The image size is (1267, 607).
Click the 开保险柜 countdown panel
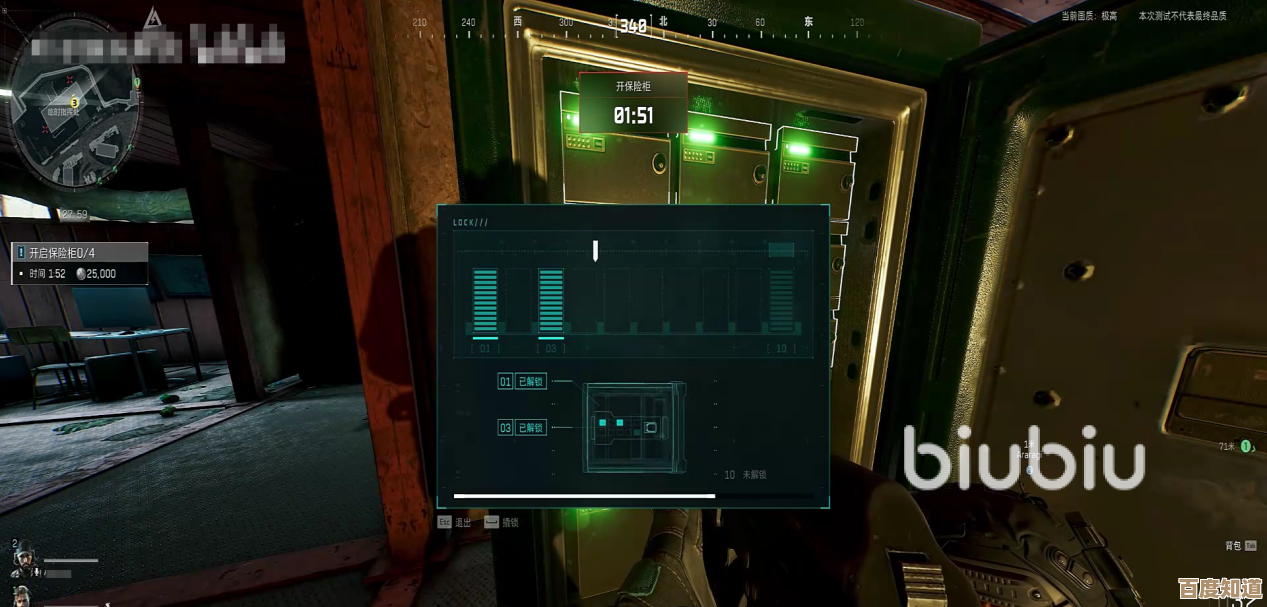633,103
